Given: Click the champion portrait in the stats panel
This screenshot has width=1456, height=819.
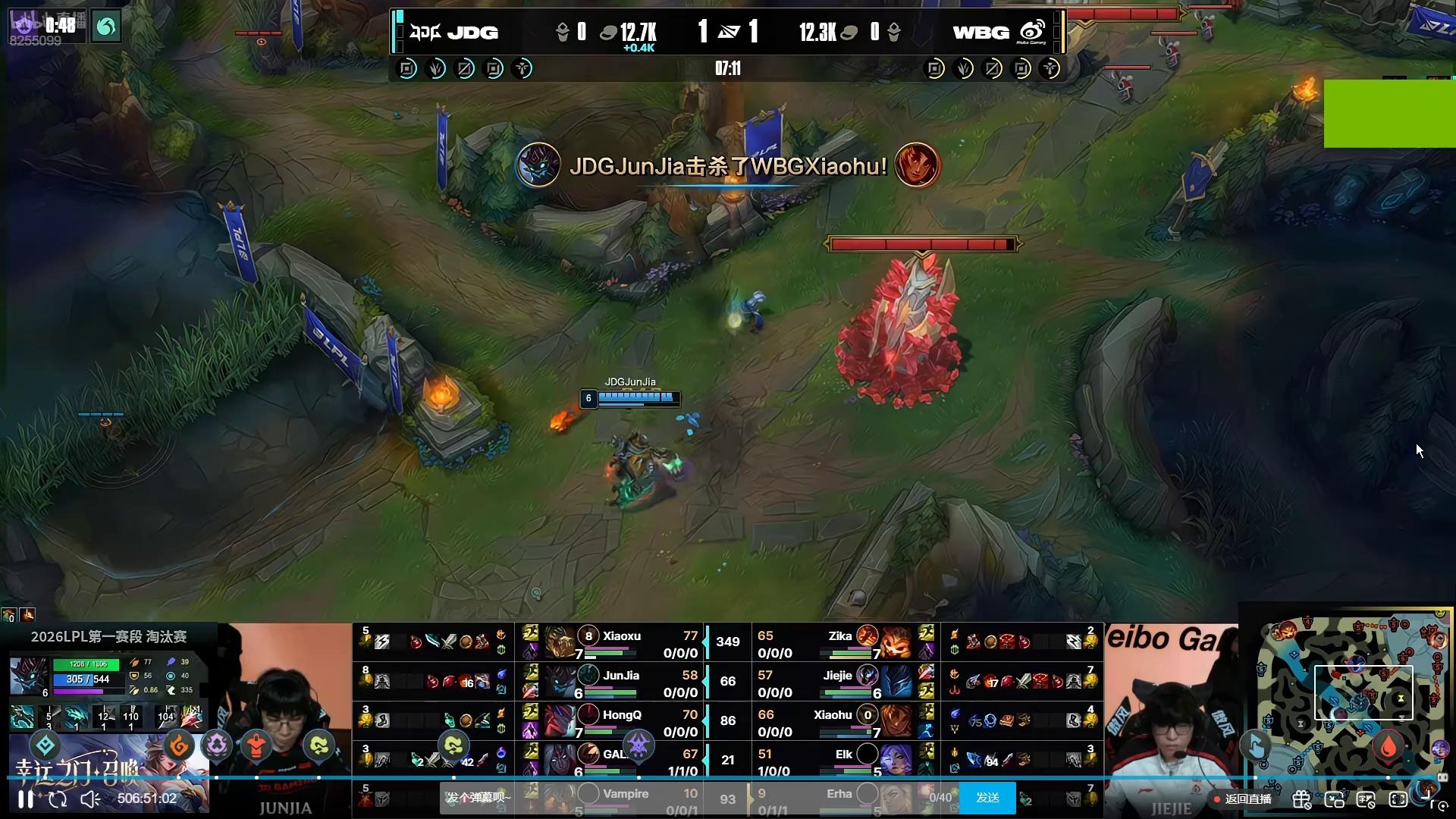Looking at the screenshot, I should (28, 676).
